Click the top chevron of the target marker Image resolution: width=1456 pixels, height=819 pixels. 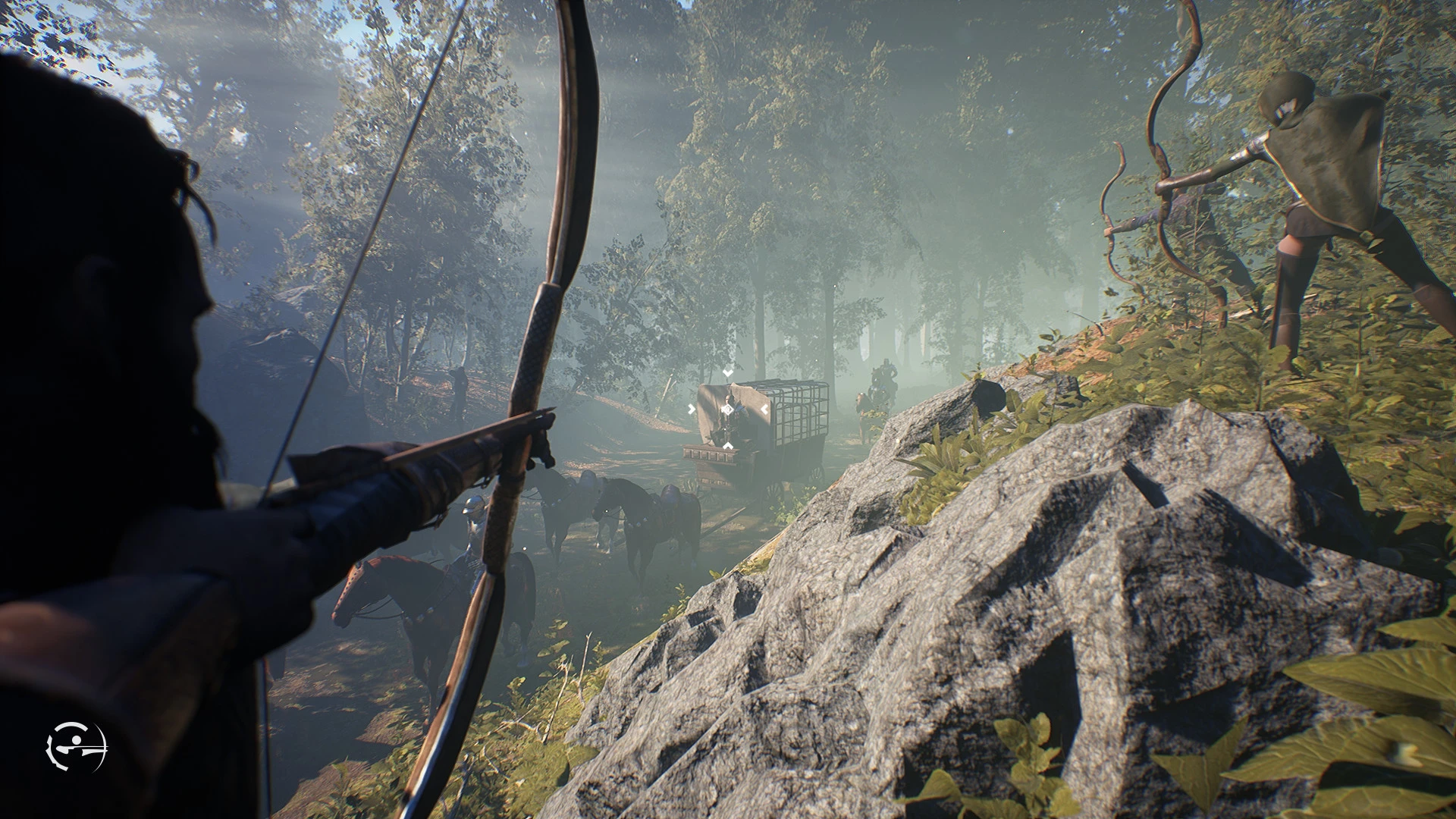(727, 372)
